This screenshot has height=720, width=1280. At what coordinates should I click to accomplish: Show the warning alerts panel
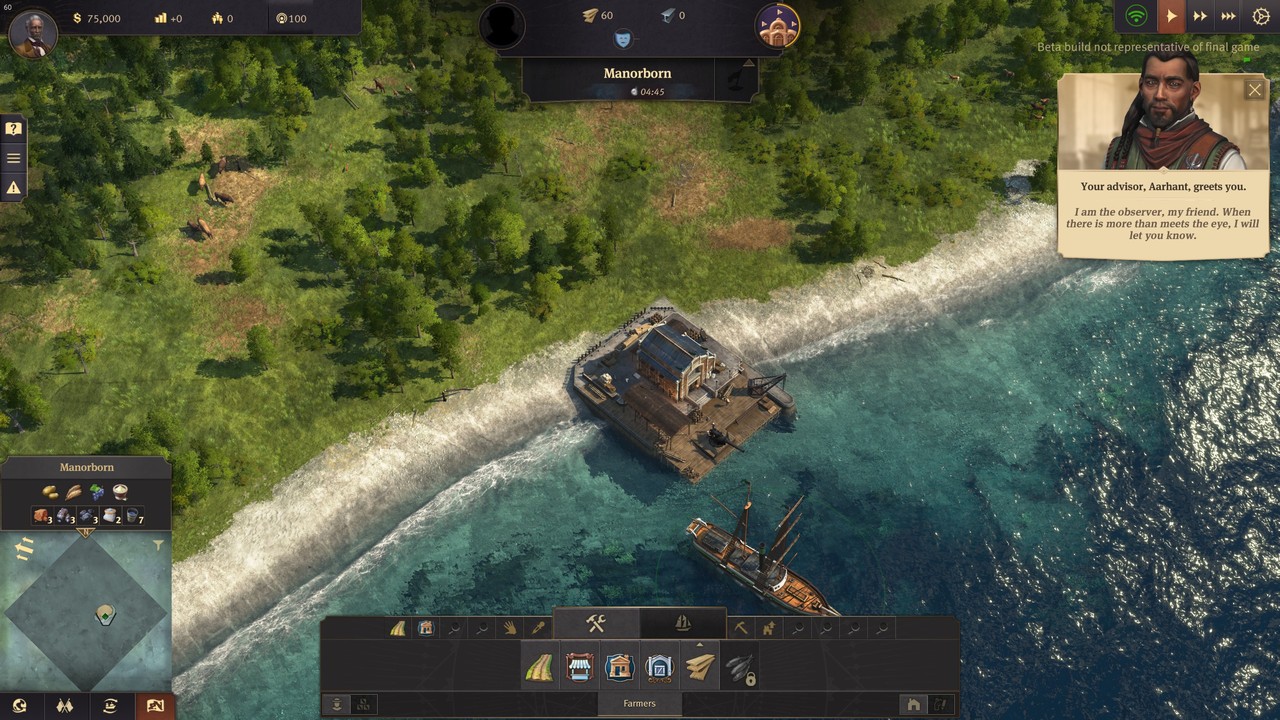[x=13, y=187]
